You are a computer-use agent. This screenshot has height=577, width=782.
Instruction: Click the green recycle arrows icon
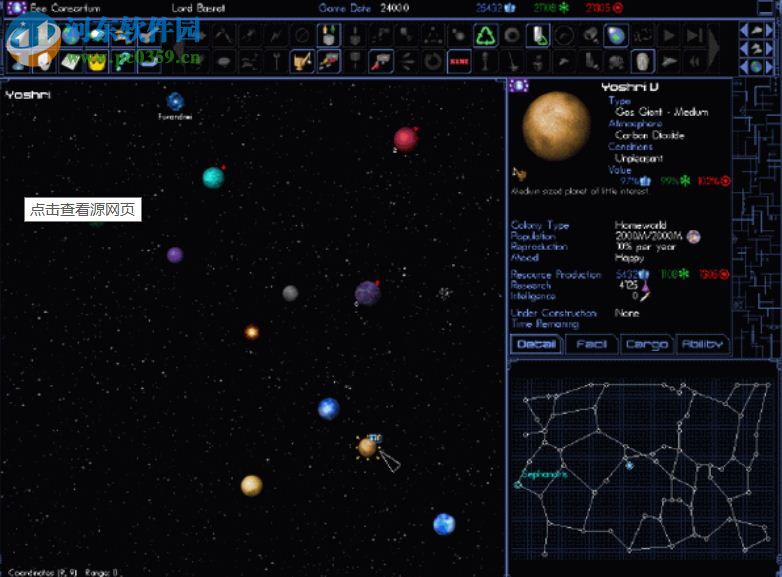pyautogui.click(x=486, y=36)
